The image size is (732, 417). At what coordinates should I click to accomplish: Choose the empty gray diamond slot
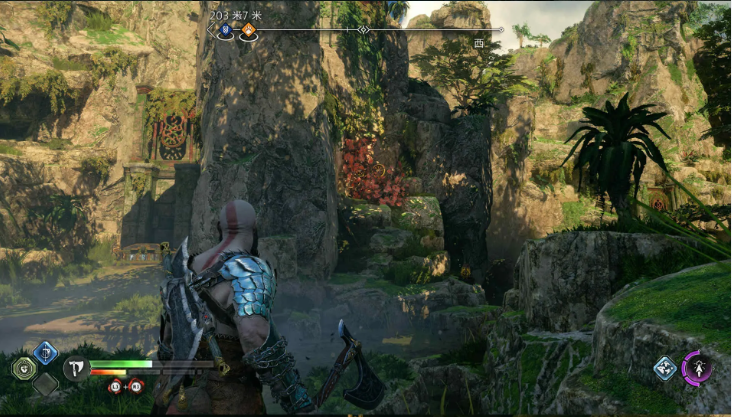point(45,383)
